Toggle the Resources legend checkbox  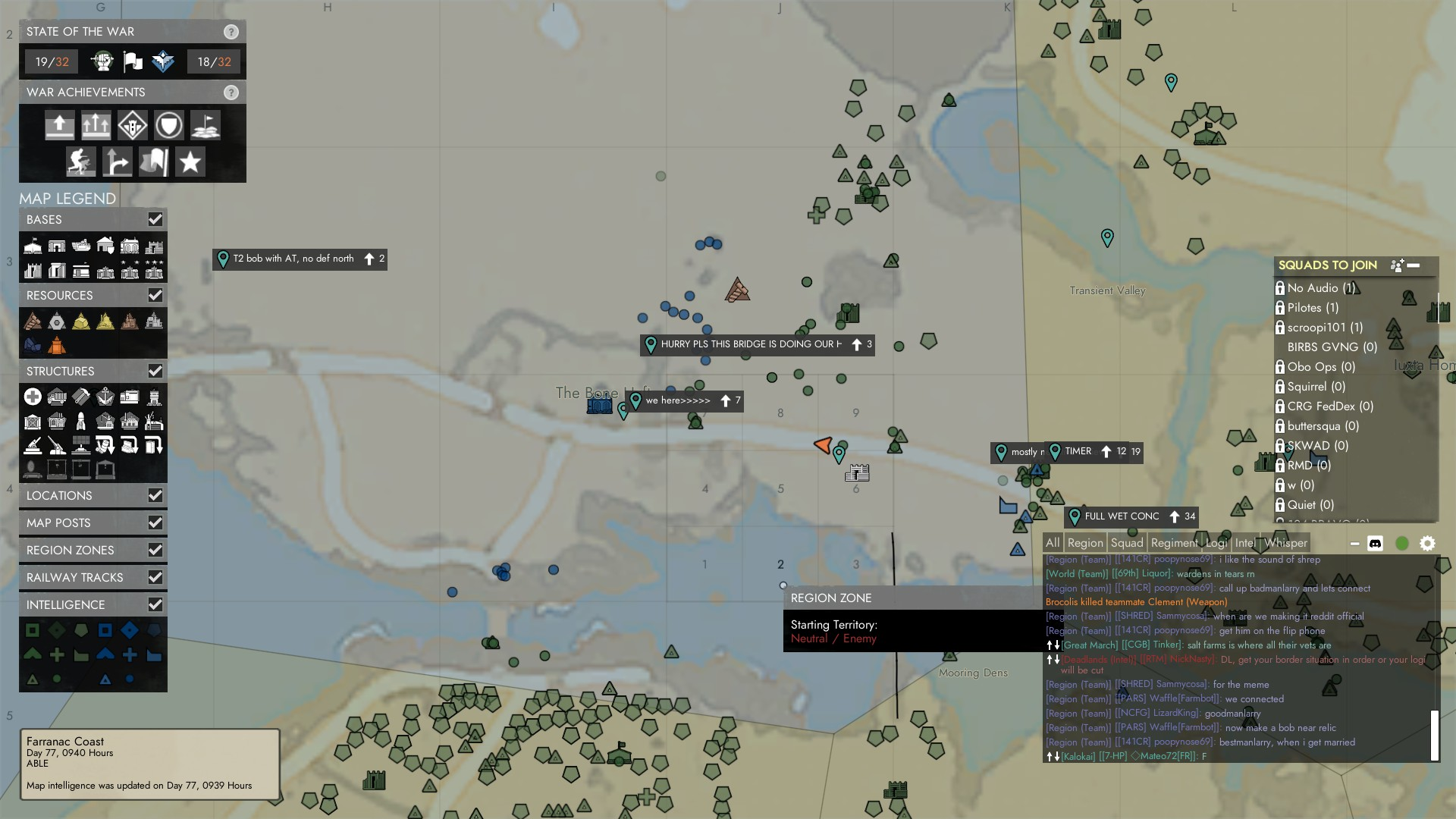[x=155, y=295]
